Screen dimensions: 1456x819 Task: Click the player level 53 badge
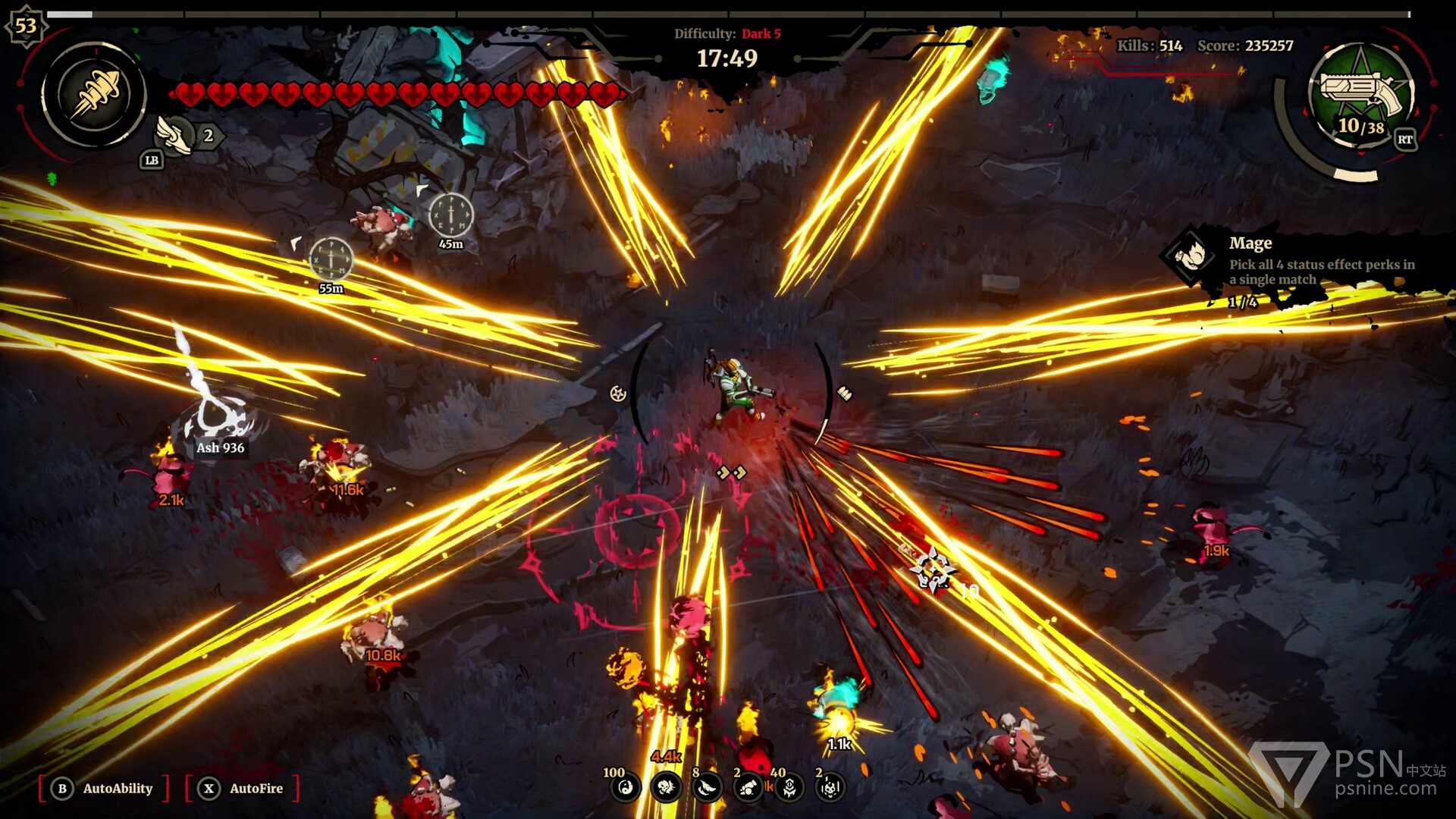(x=26, y=26)
